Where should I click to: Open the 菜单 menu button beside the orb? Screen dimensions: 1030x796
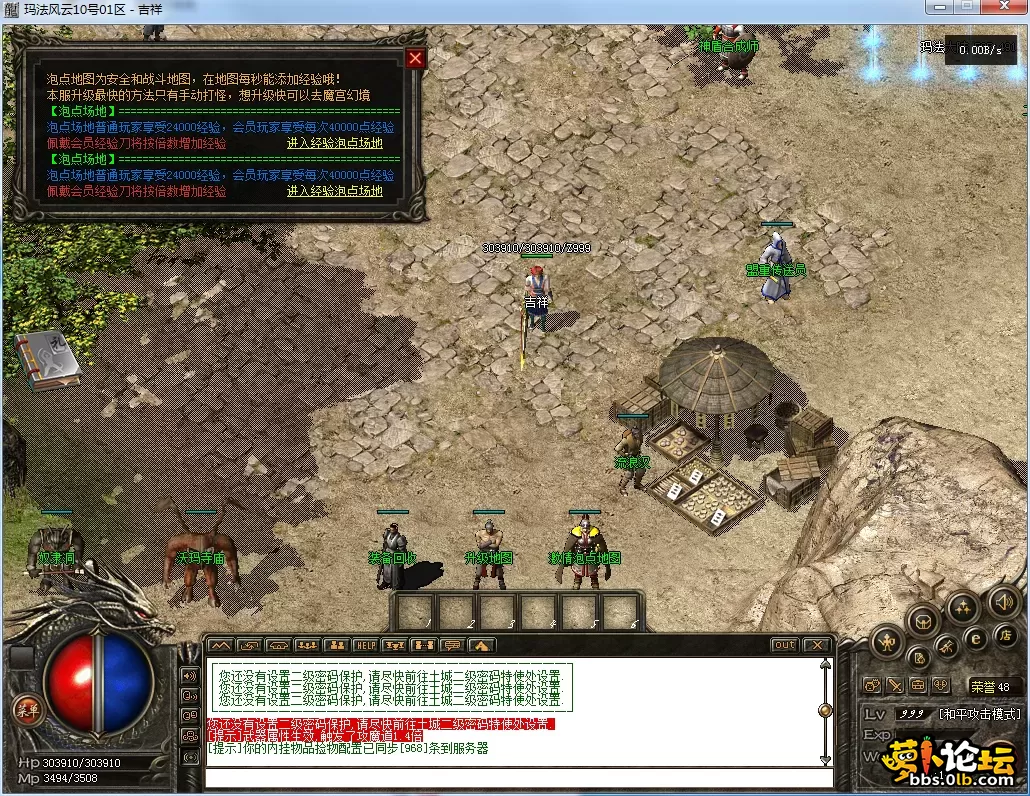click(27, 709)
